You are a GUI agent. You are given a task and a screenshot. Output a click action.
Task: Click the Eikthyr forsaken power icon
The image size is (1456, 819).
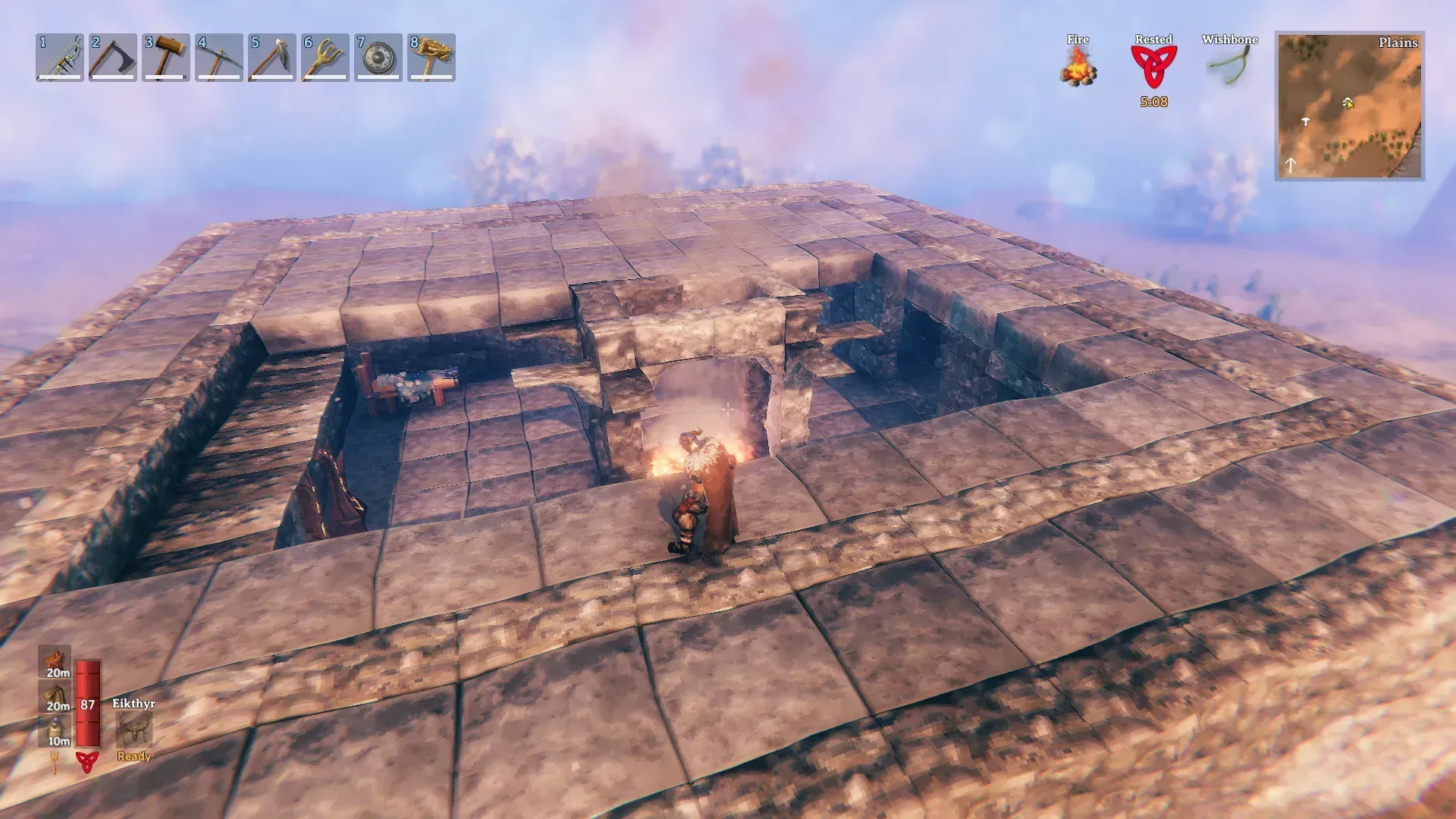(x=134, y=730)
